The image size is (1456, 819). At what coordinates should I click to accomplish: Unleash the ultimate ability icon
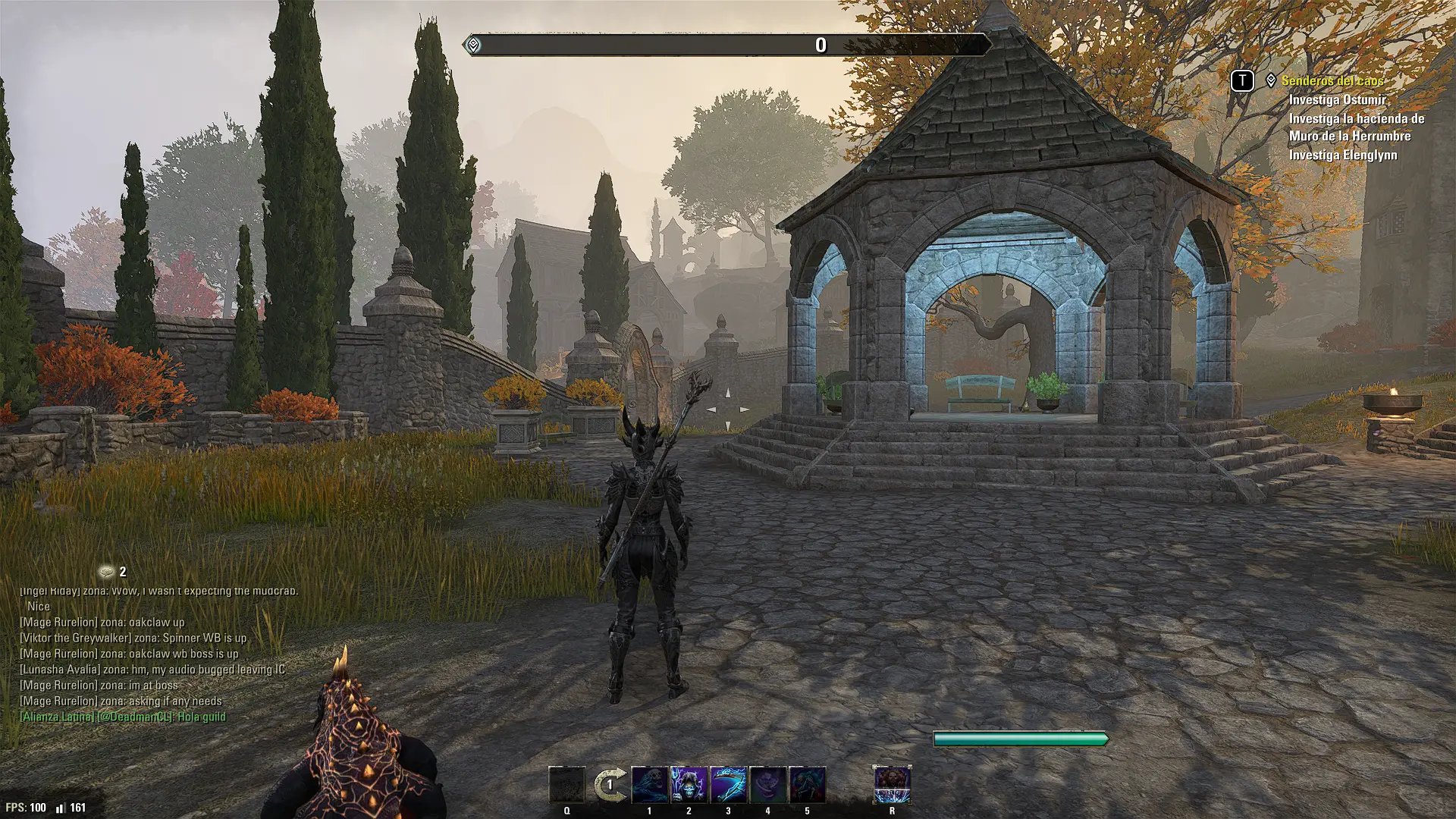click(892, 785)
